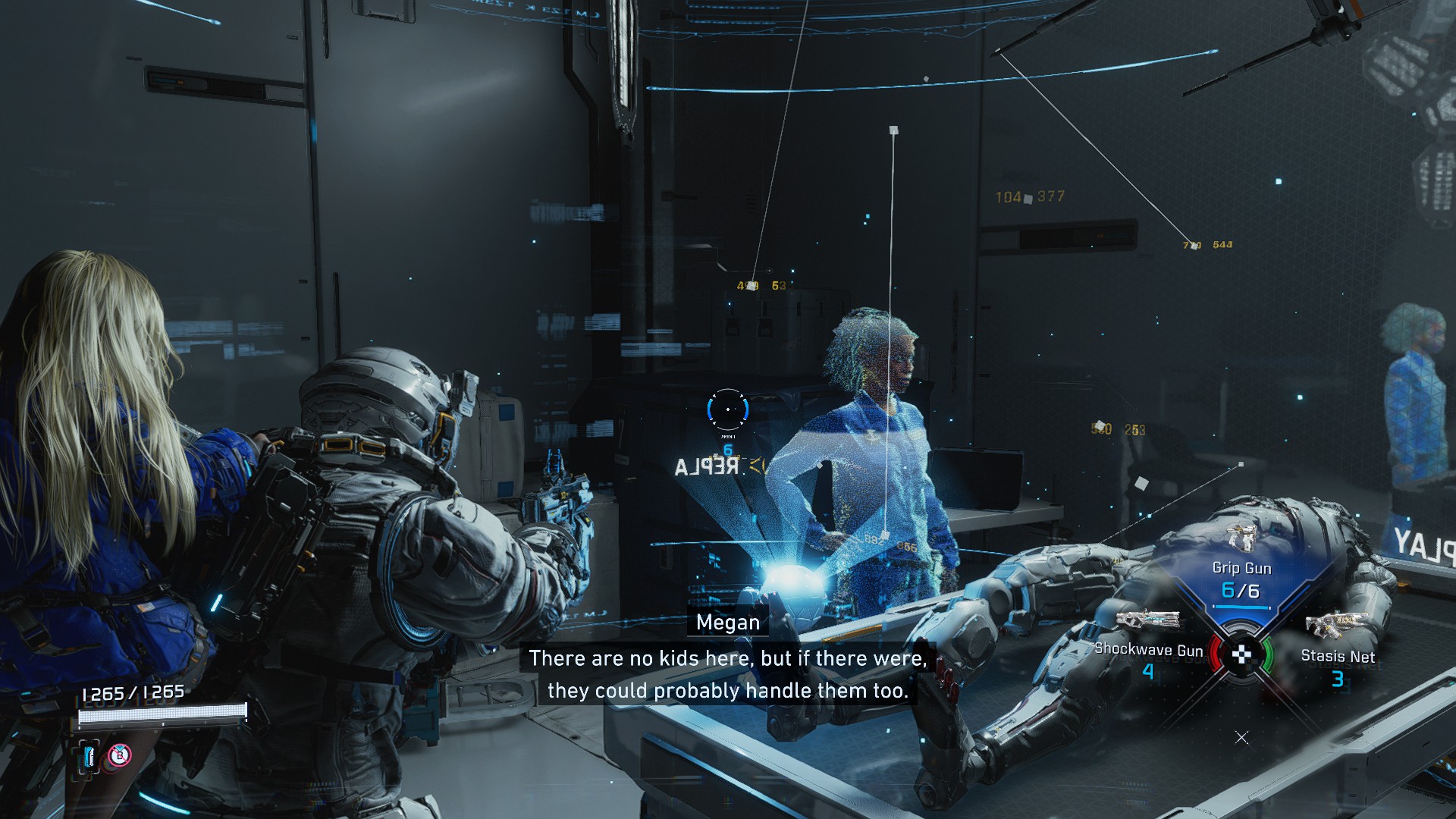Select the Grip Gun weapon slot
Screen dimensions: 1456x819
coord(1241,569)
